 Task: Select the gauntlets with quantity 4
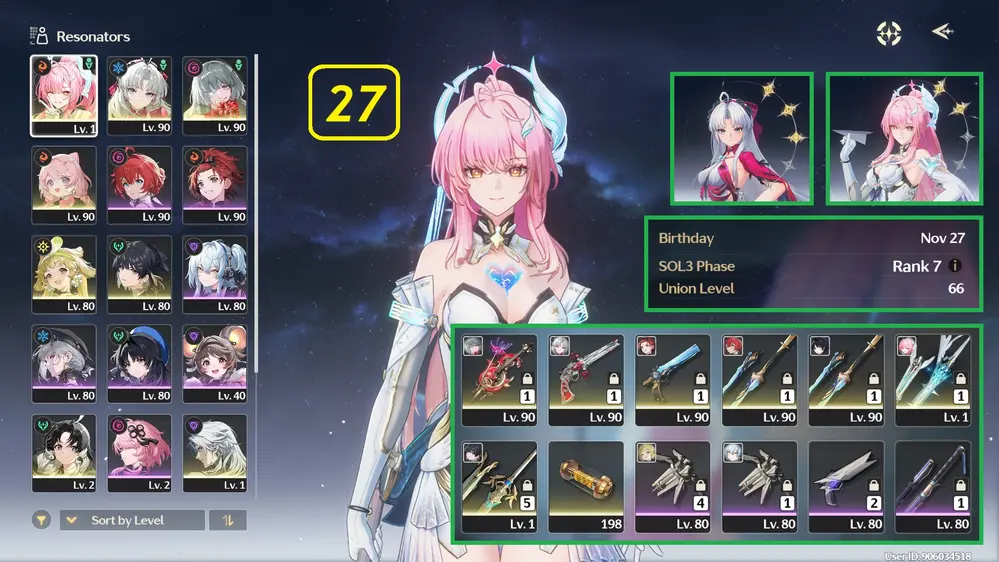pos(673,486)
